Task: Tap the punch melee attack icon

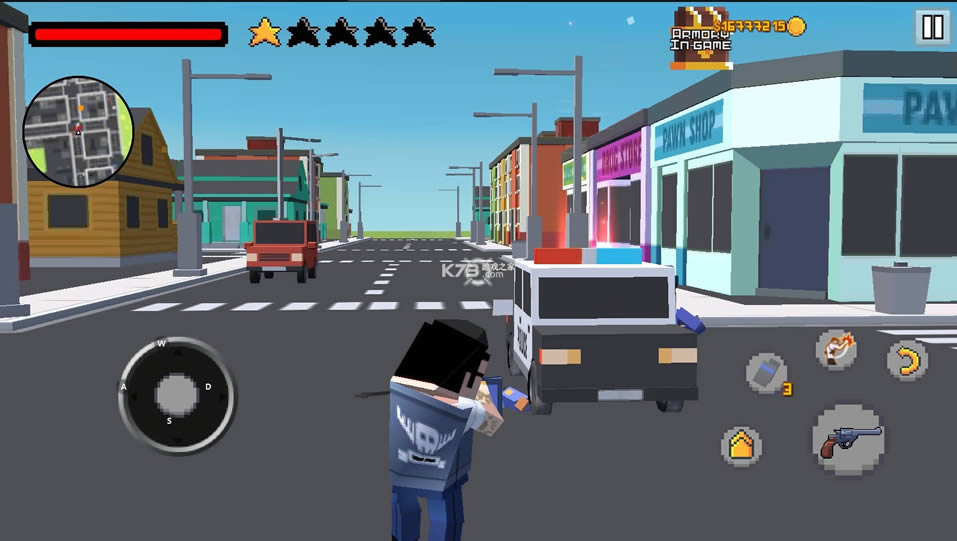Action: tap(835, 348)
